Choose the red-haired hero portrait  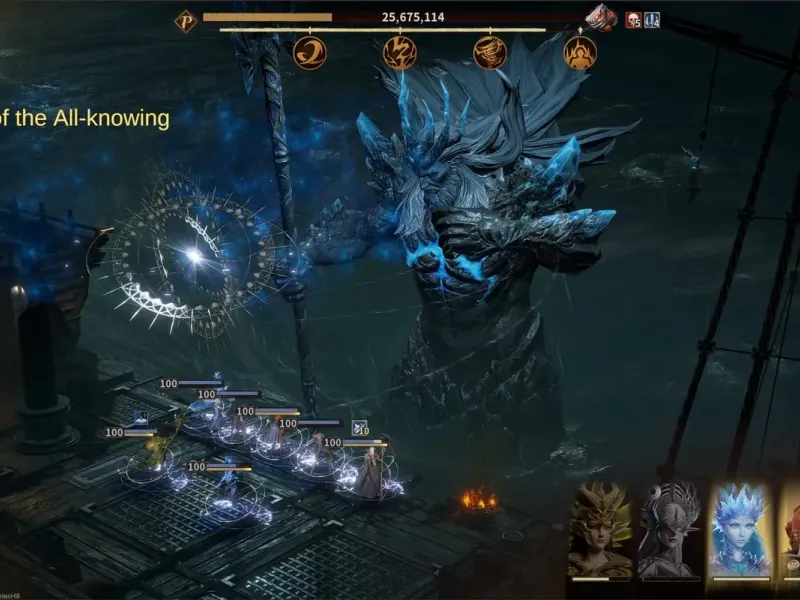click(792, 530)
